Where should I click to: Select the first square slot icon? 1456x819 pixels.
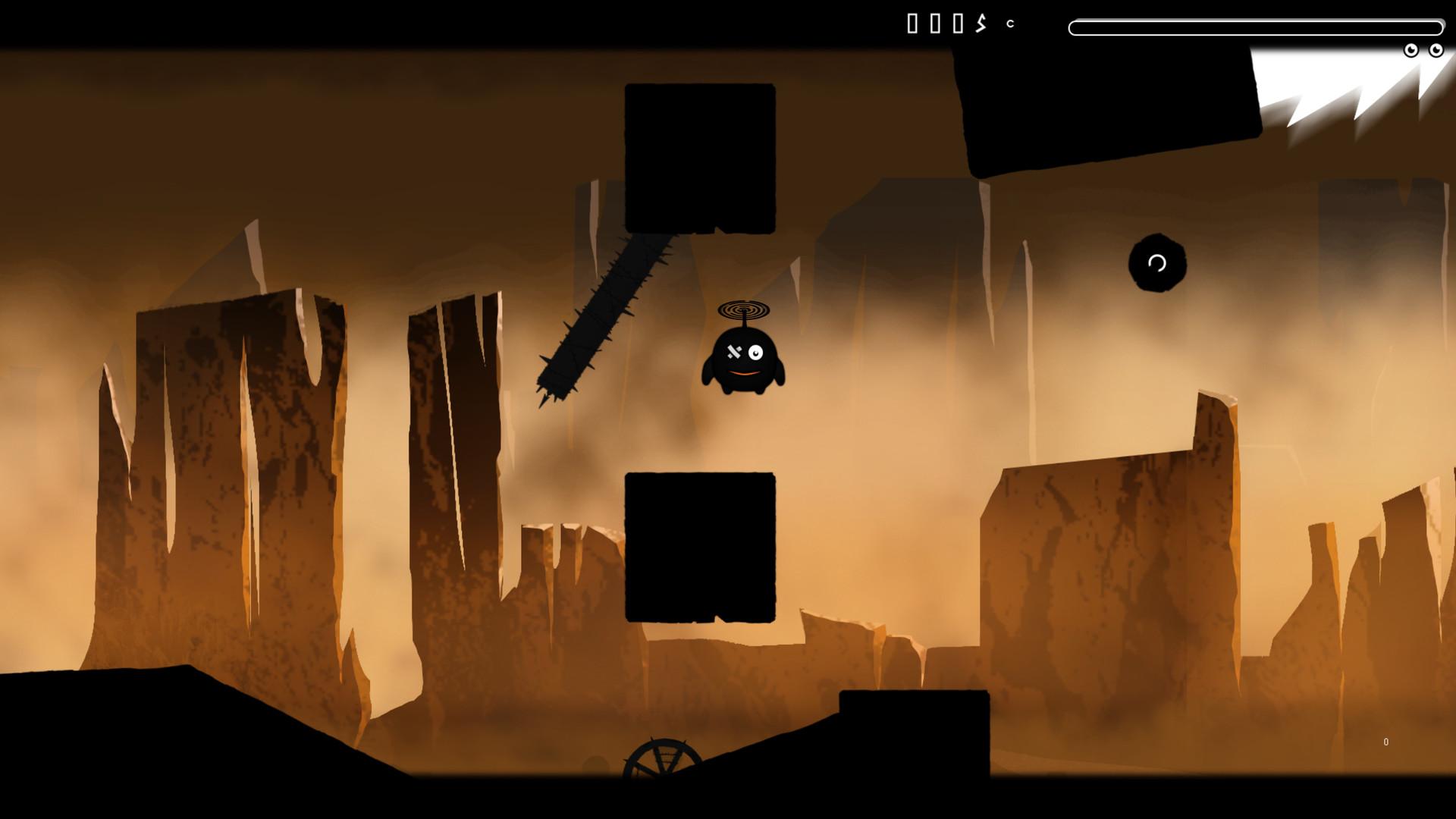[x=912, y=23]
